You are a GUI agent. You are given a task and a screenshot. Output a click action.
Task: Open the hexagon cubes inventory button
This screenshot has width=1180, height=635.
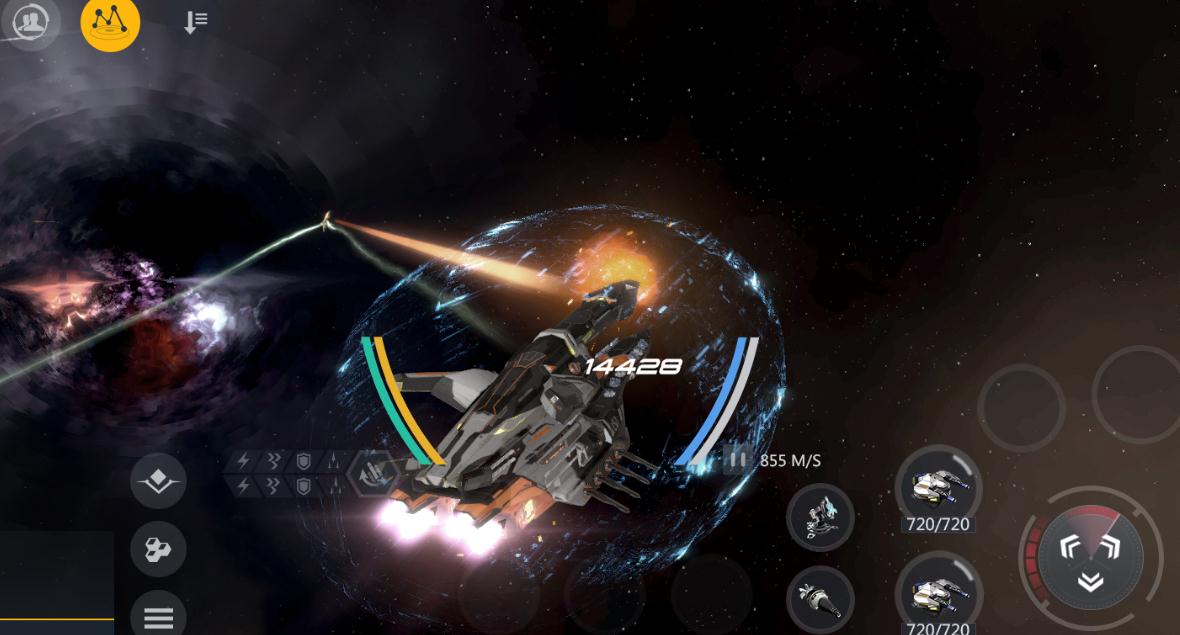click(x=158, y=548)
